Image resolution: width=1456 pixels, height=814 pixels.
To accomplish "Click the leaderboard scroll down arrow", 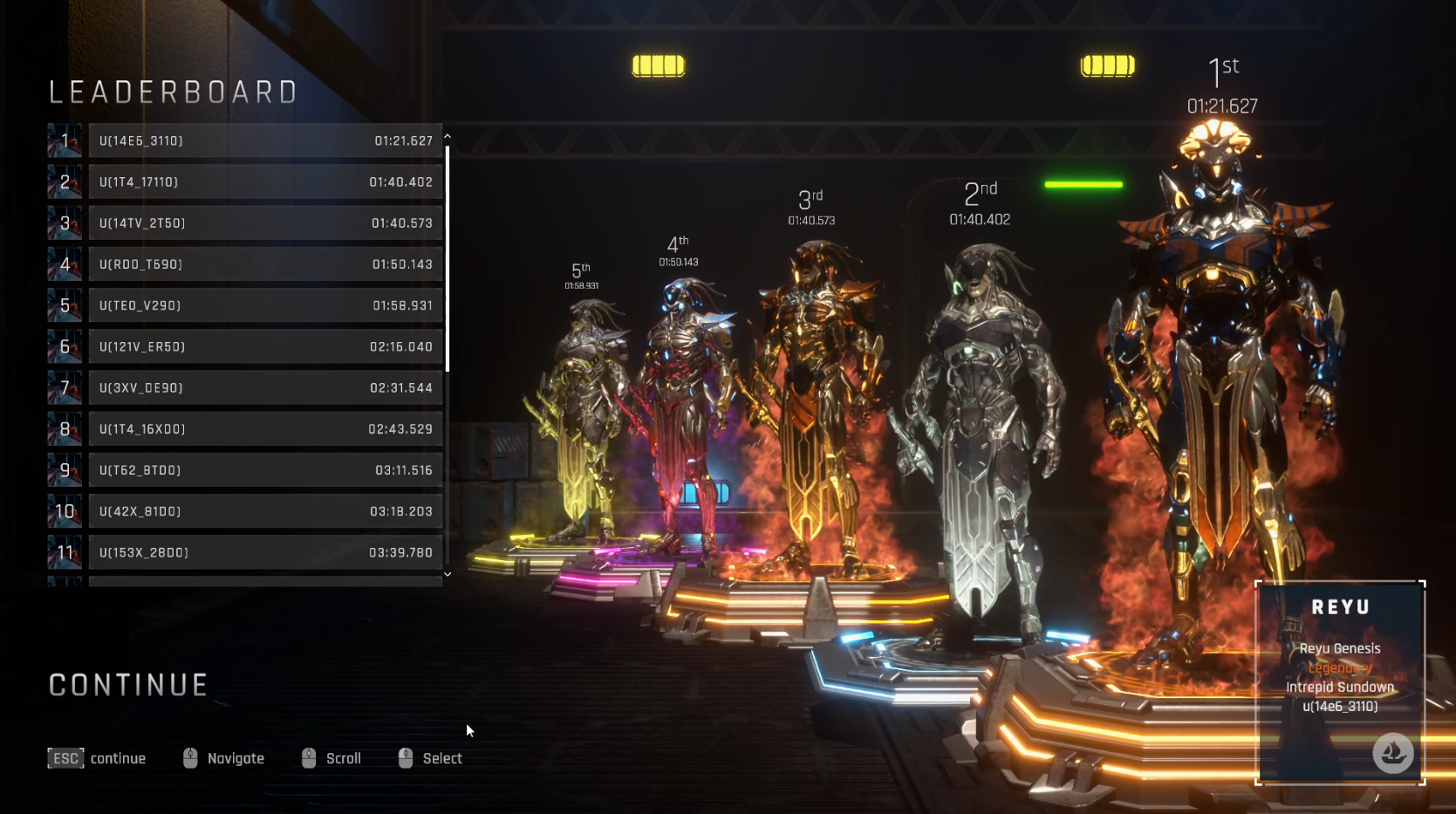I will (x=448, y=574).
